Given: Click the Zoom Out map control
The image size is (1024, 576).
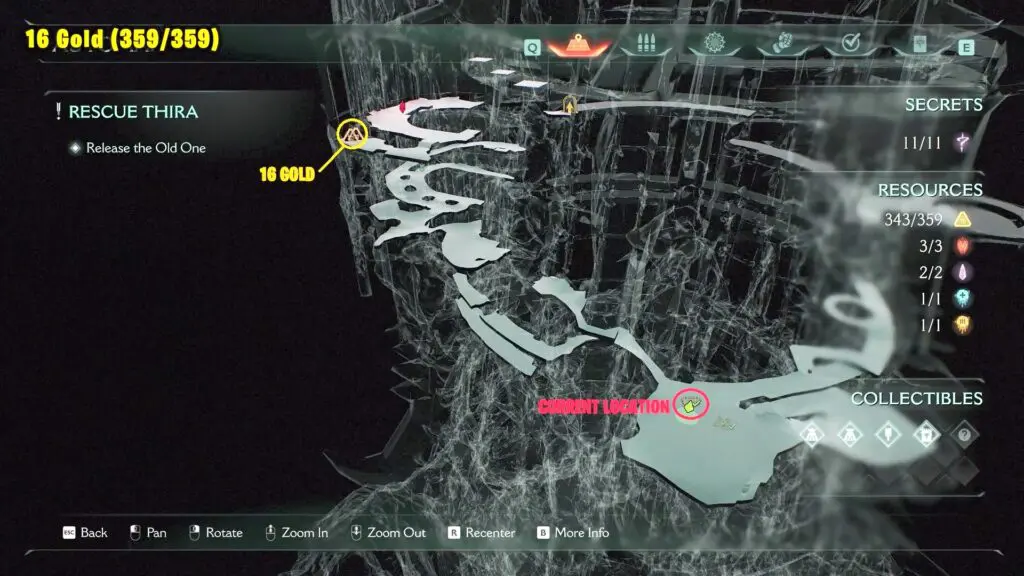Looking at the screenshot, I should click(x=388, y=533).
